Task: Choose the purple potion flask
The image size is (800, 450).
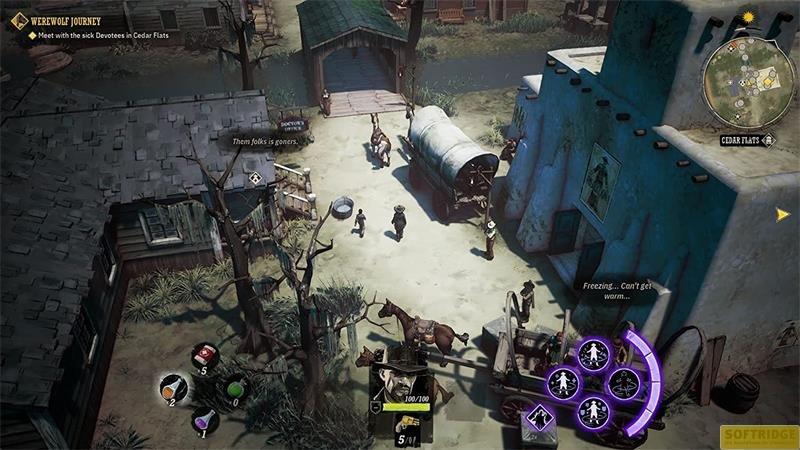Action: (x=204, y=418)
